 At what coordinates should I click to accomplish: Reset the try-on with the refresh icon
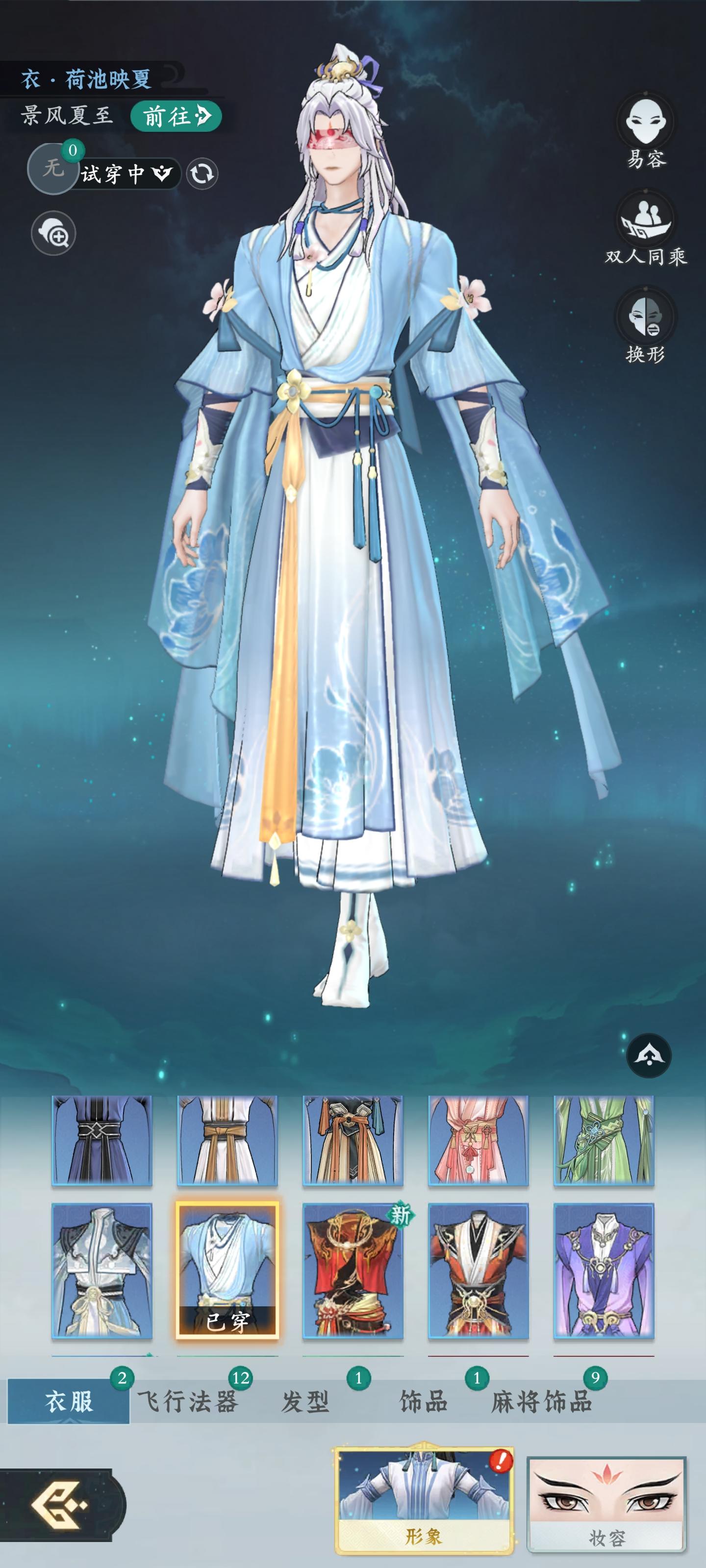pyautogui.click(x=202, y=175)
